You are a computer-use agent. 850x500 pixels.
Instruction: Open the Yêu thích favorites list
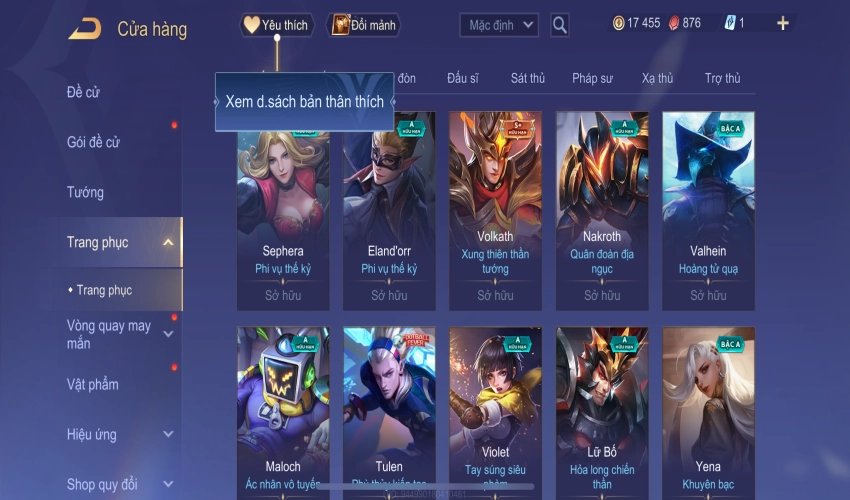coord(277,25)
